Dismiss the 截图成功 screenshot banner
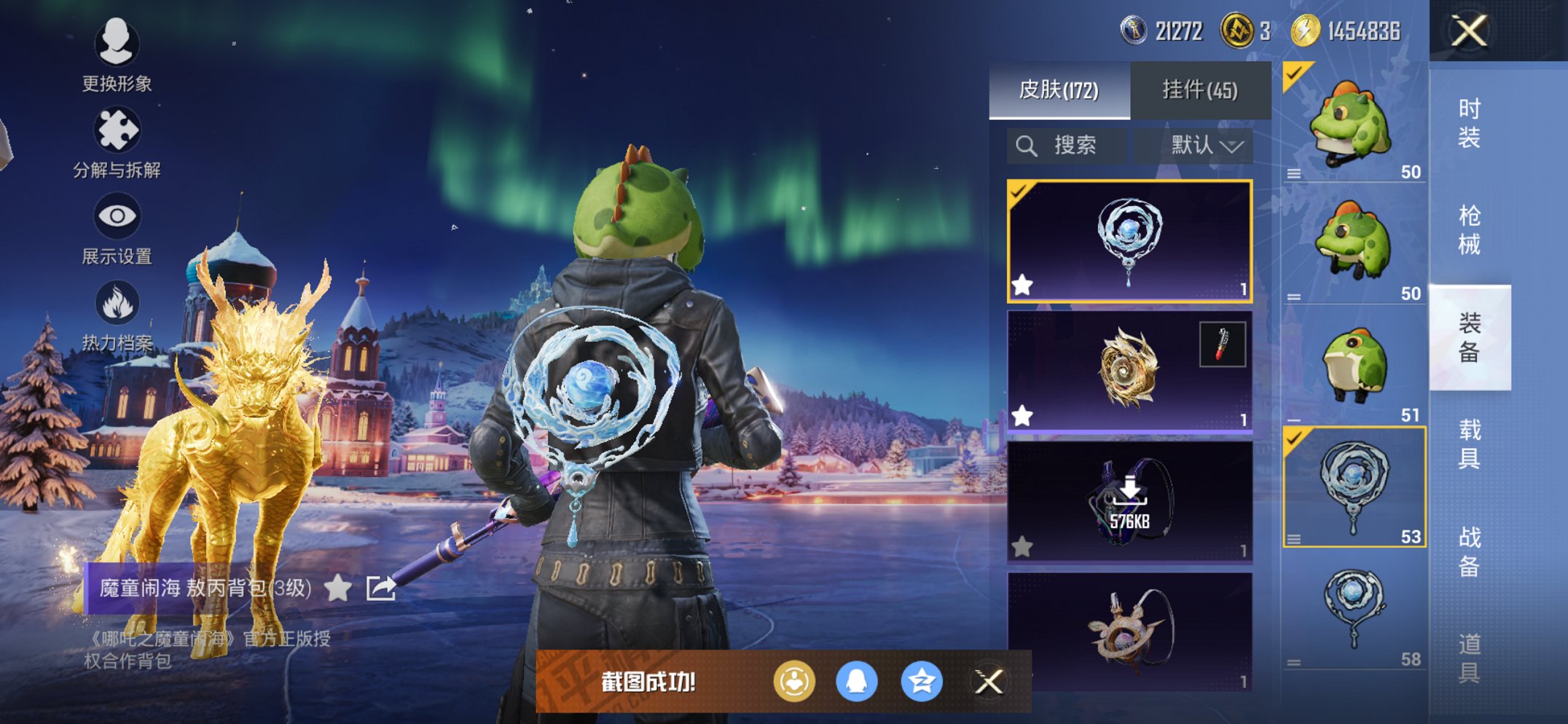Screen dimensions: 1568x724 [989, 682]
